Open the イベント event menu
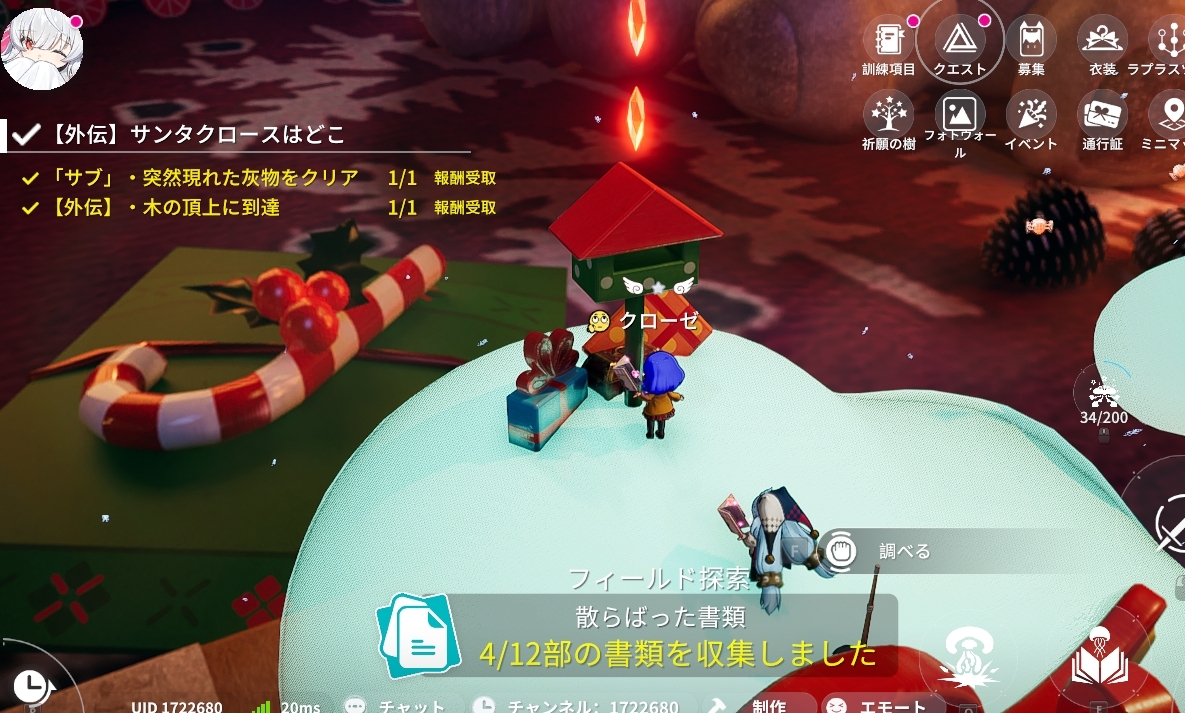The image size is (1185, 713). pyautogui.click(x=1031, y=114)
